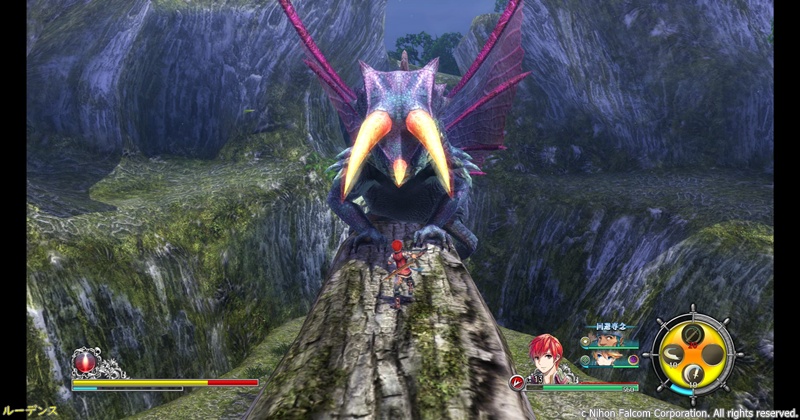Use the crescent slash skill on the wheel's left
Viewport: 800px width, 420px height.
[673, 352]
